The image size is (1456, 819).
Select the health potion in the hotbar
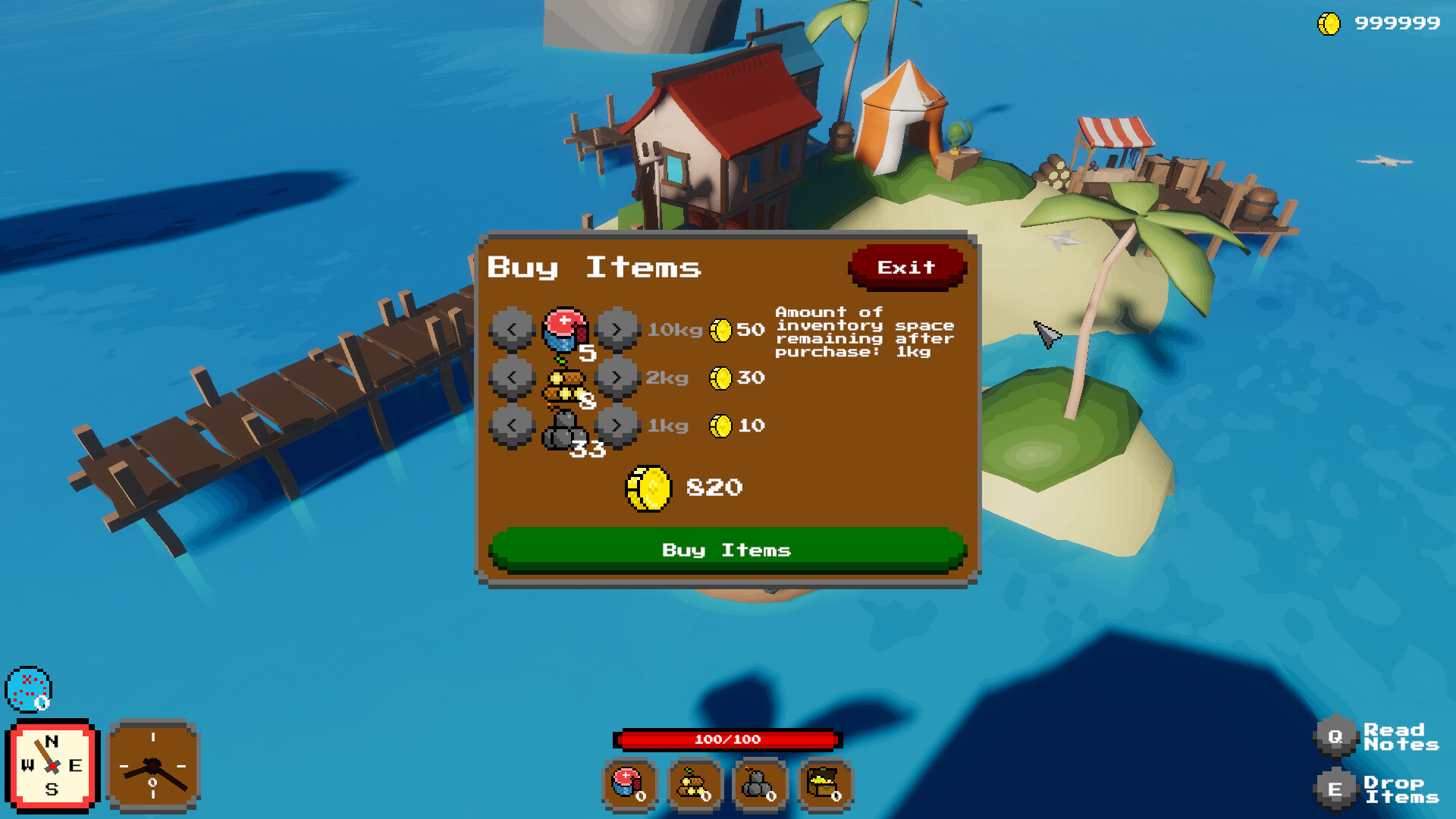(x=628, y=783)
